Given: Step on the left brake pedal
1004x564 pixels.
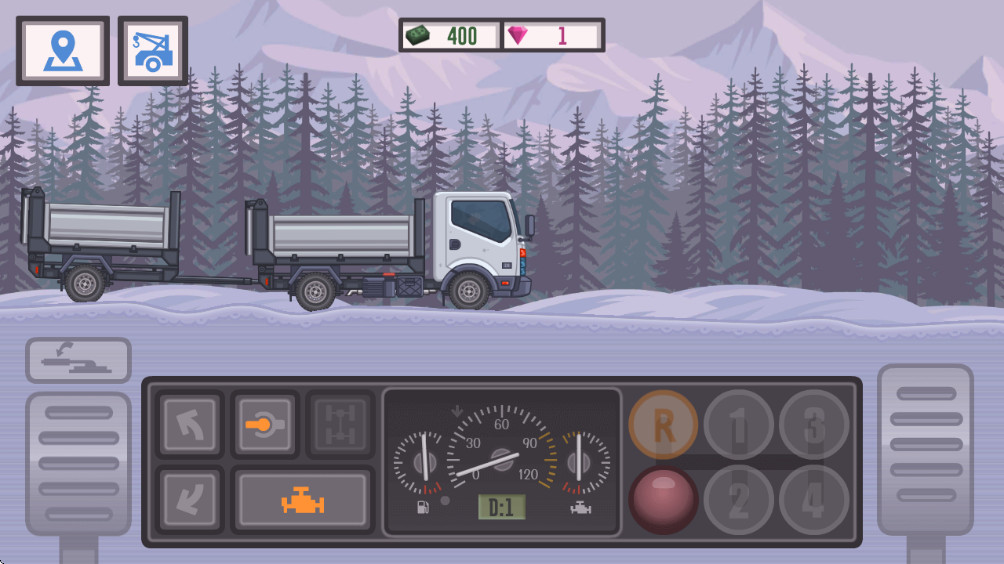Looking at the screenshot, I should [x=78, y=463].
